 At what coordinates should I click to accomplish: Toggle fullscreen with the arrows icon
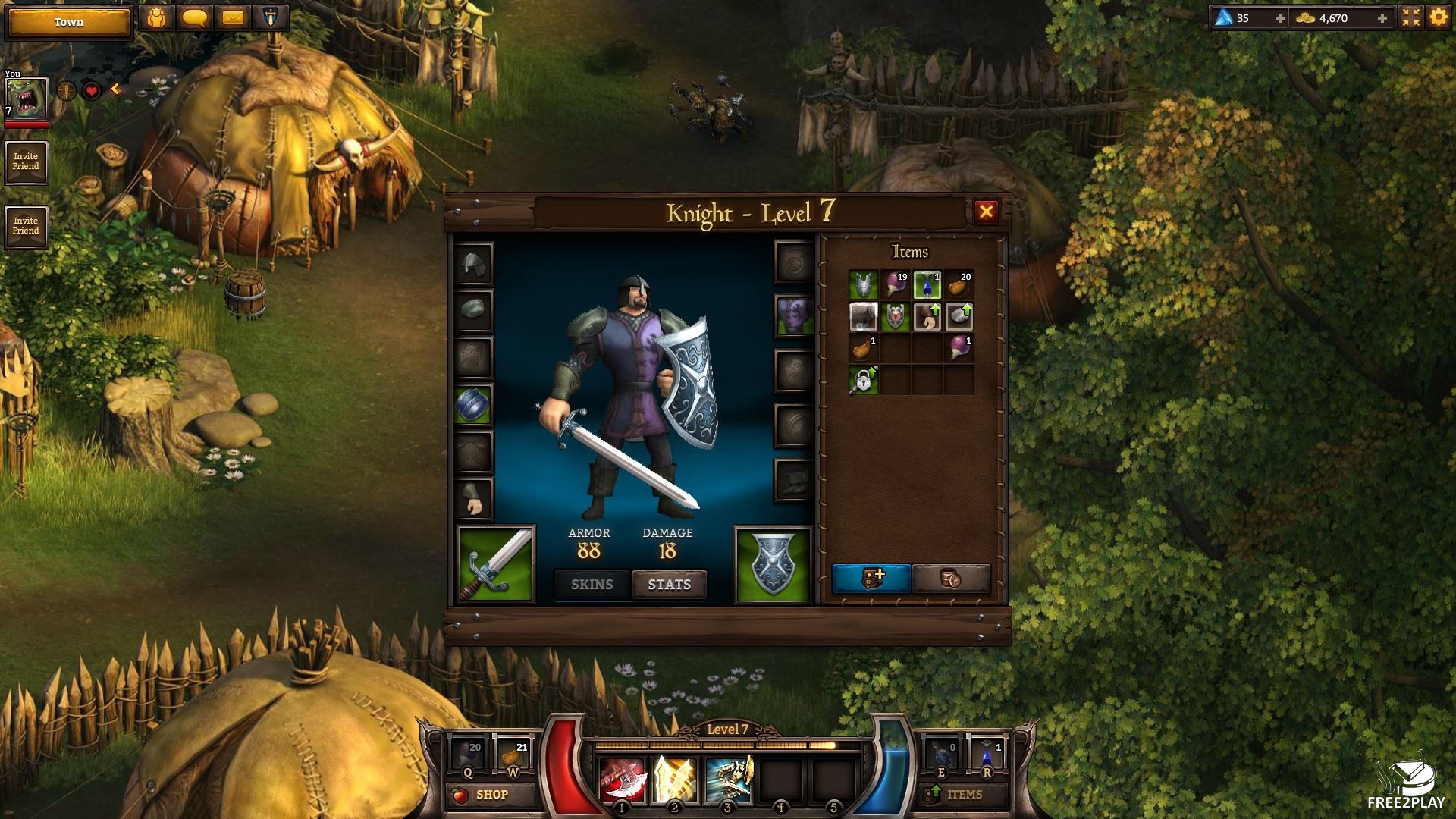(1410, 17)
